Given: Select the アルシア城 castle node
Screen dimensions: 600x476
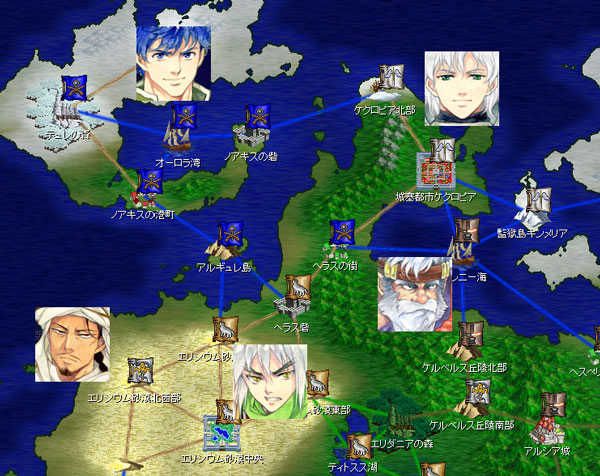Looking at the screenshot, I should pos(547,420).
